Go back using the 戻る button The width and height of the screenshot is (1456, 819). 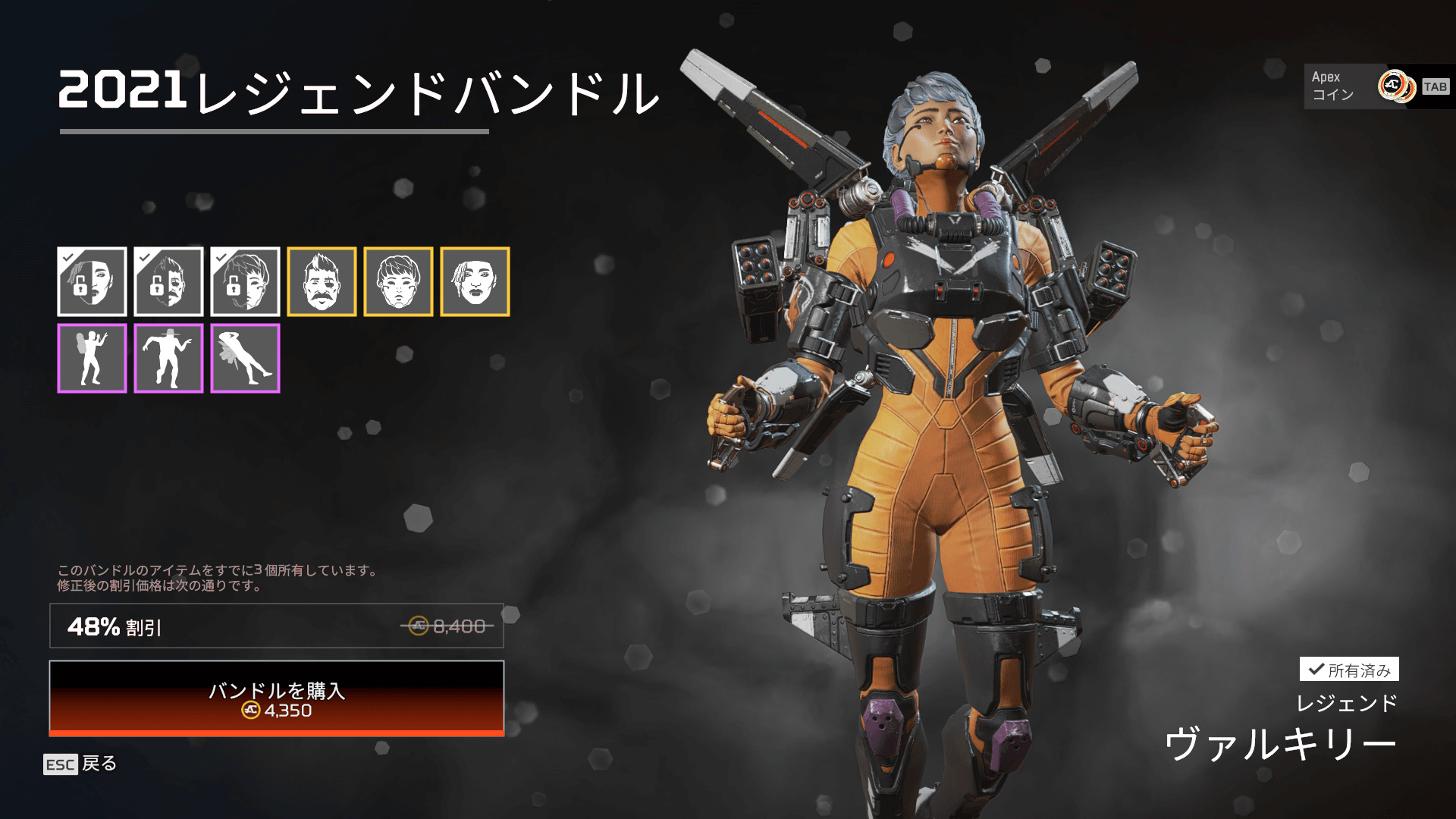pyautogui.click(x=80, y=764)
